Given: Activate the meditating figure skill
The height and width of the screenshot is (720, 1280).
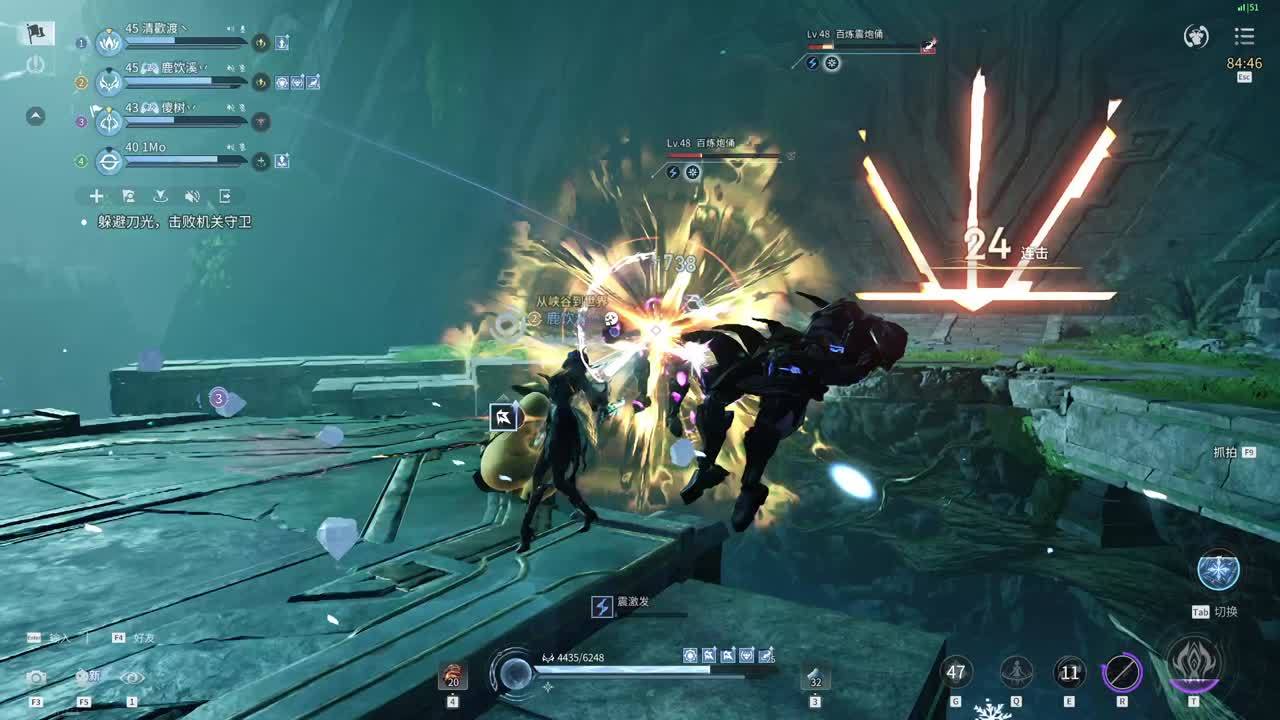Looking at the screenshot, I should click(x=1017, y=672).
